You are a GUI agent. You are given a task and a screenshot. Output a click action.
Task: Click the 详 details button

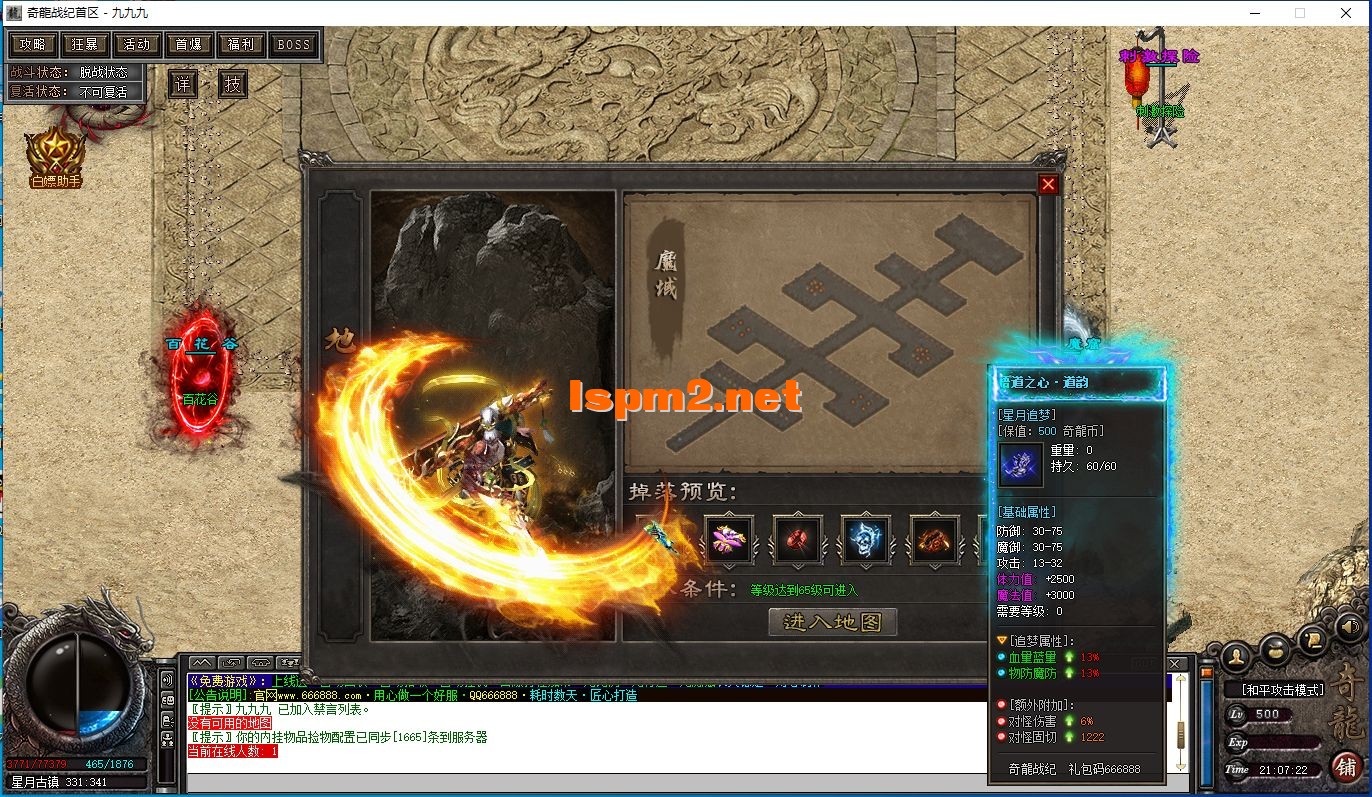coord(182,84)
